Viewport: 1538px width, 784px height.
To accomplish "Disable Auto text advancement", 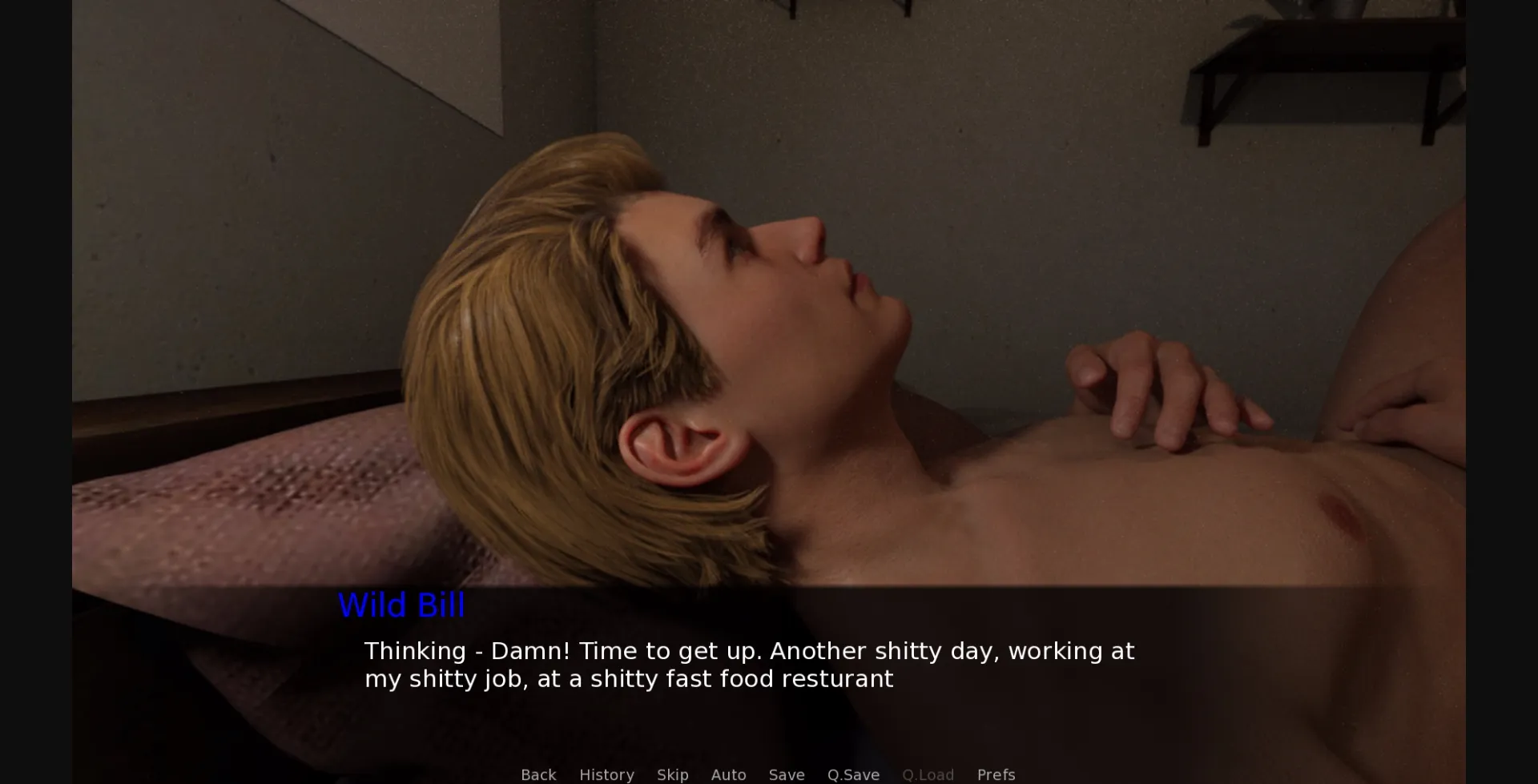I will click(x=728, y=774).
